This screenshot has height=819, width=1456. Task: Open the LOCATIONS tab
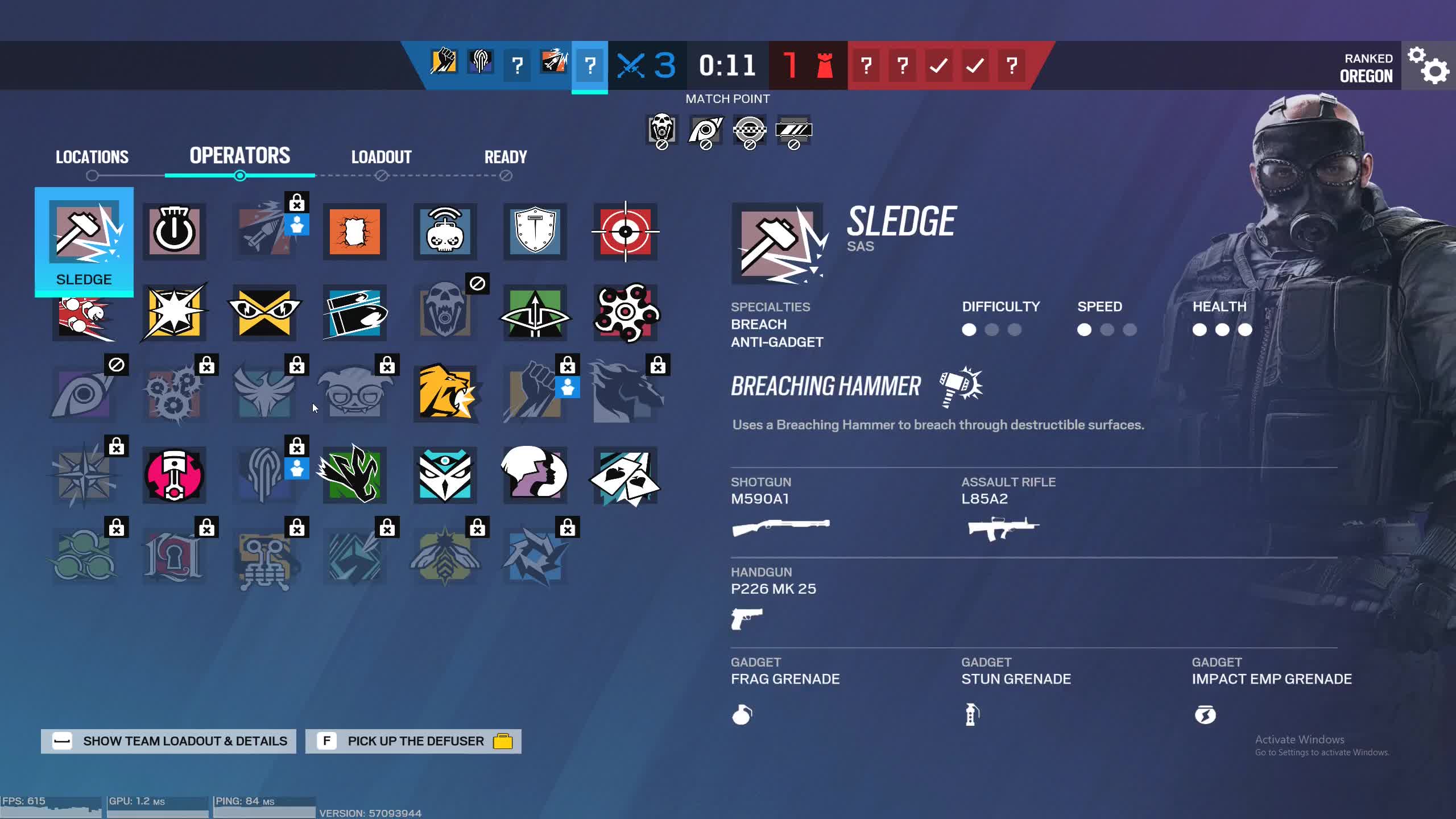(92, 157)
